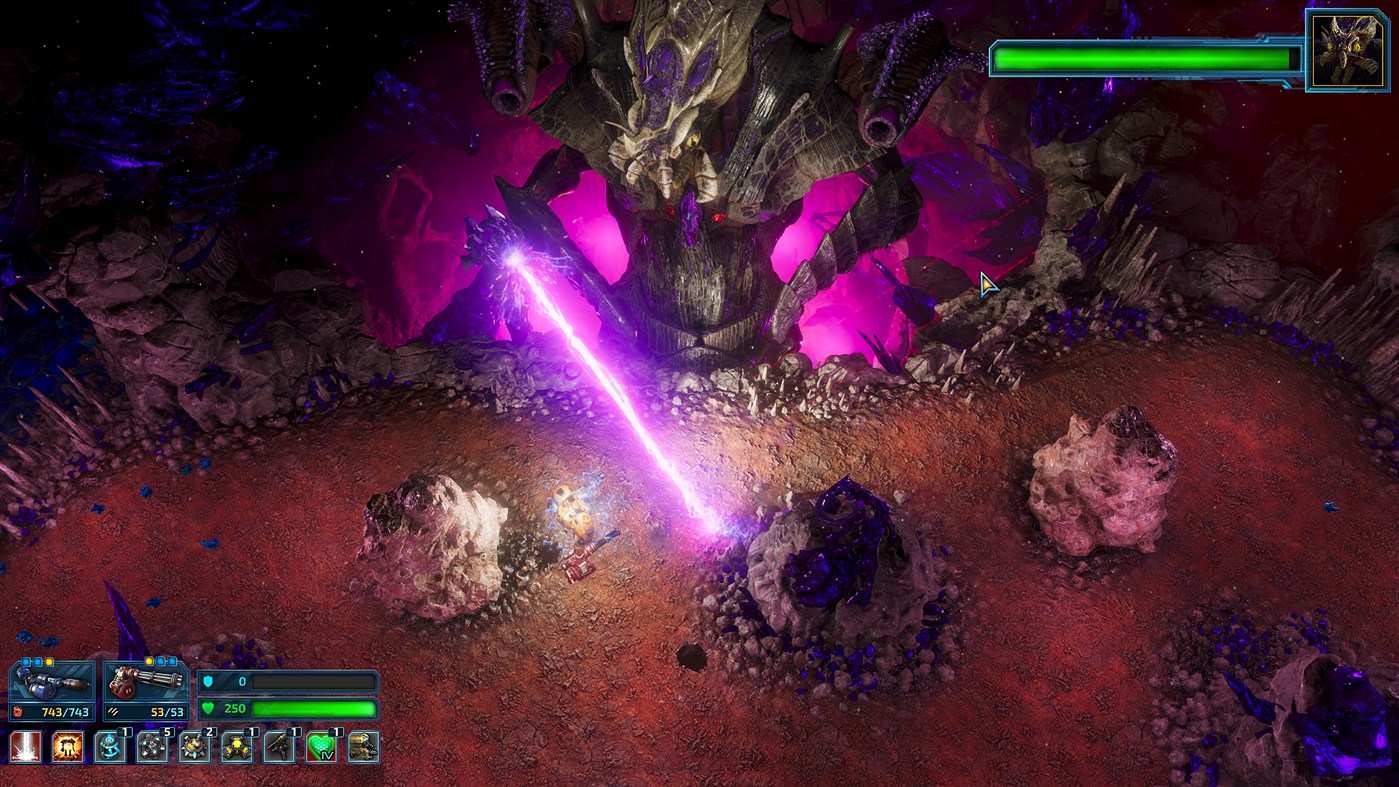1399x787 pixels.
Task: Place the spiked proximity mine item
Action: tap(192, 747)
